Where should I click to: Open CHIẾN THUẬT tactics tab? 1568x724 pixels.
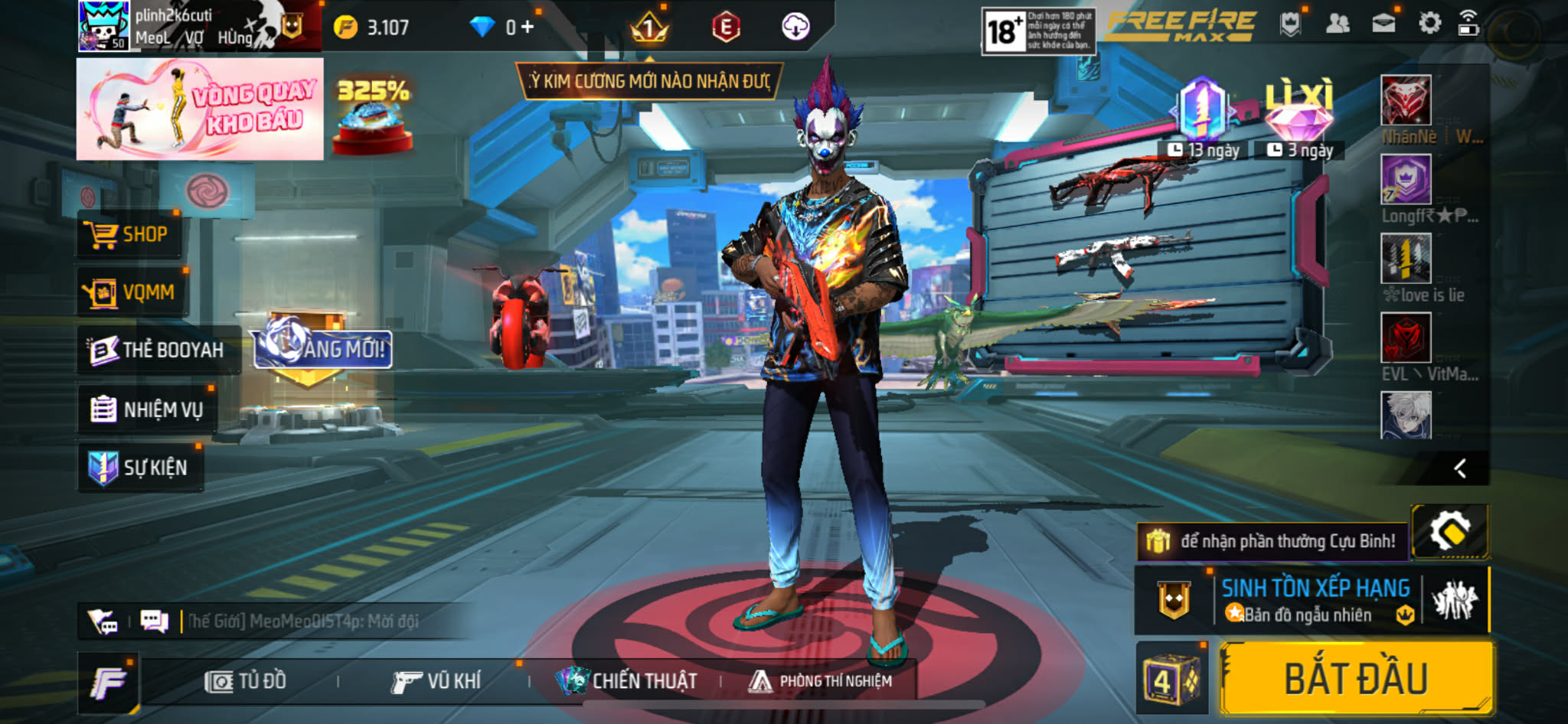point(626,681)
